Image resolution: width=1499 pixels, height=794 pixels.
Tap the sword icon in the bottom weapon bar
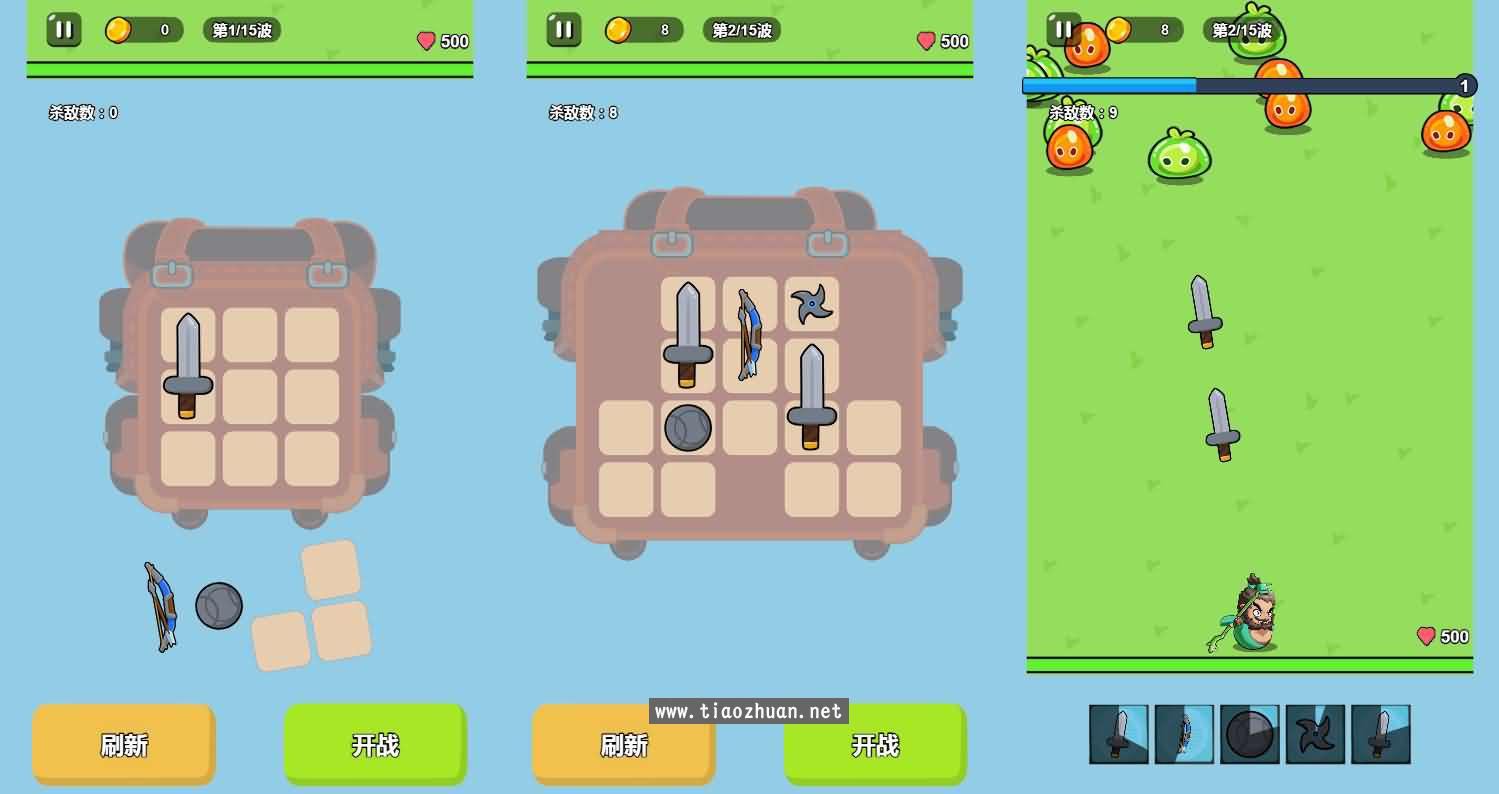[x=1119, y=733]
